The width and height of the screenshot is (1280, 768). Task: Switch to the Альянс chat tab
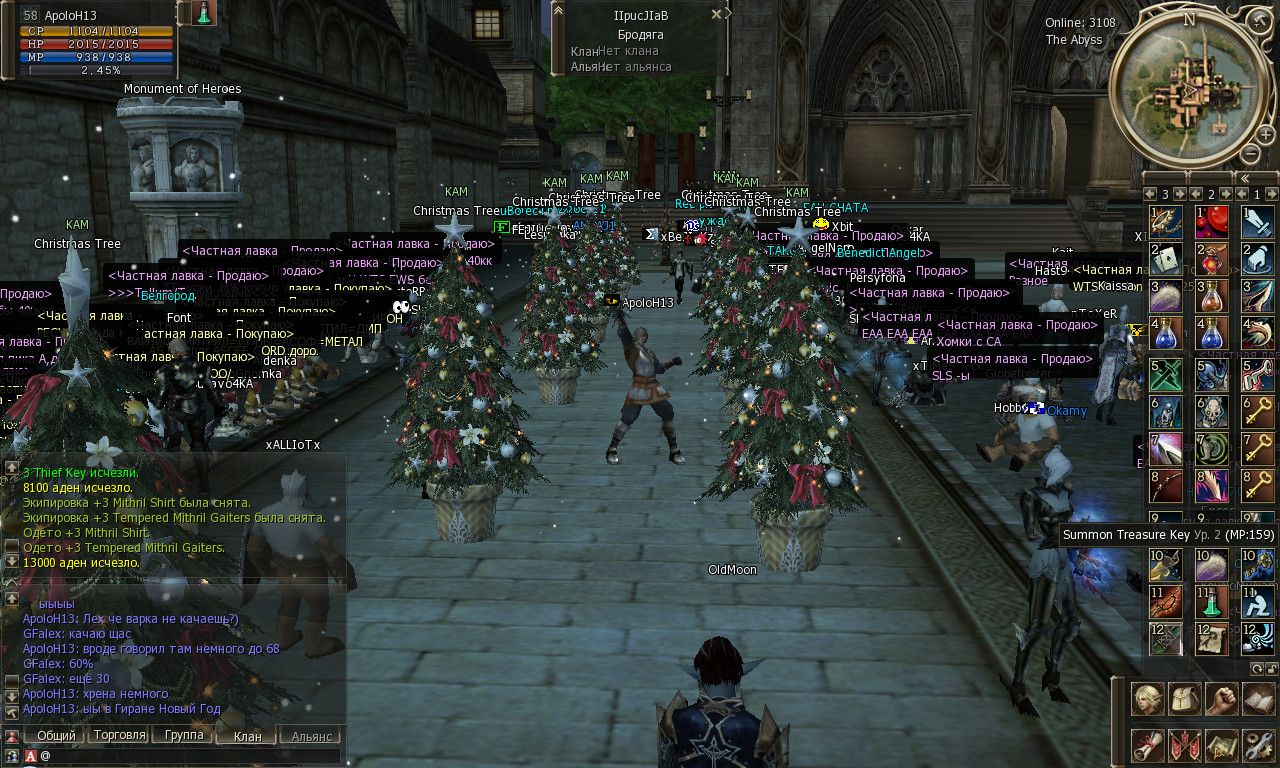312,736
